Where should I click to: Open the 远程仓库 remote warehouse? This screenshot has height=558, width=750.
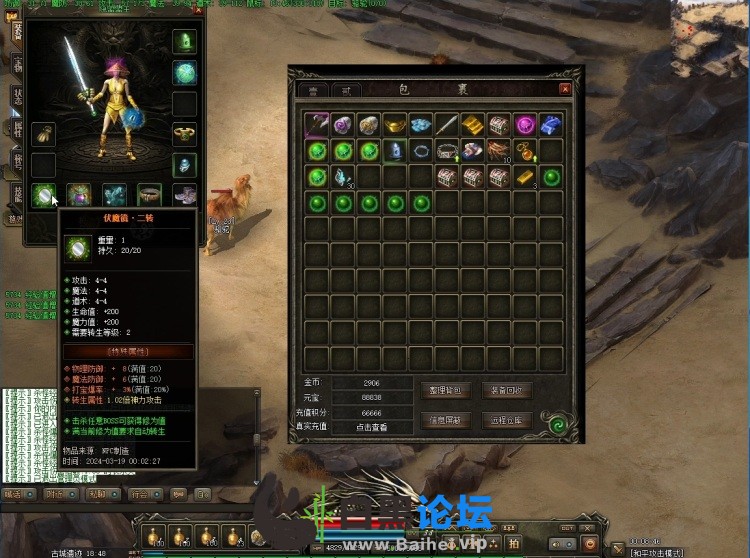(x=507, y=420)
